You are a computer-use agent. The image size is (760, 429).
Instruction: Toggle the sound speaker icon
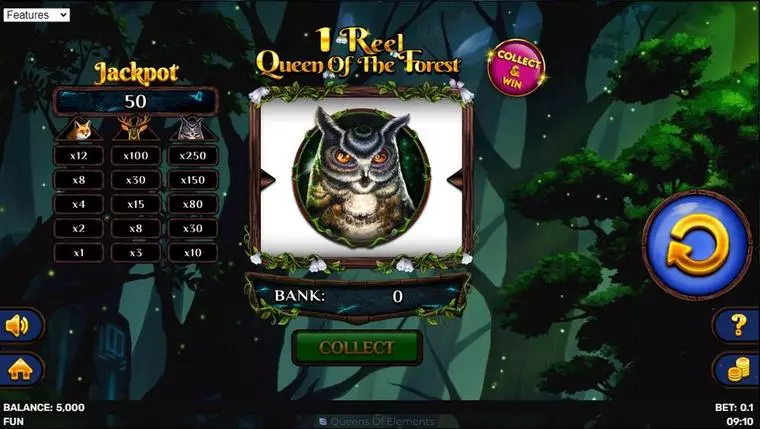(20, 325)
